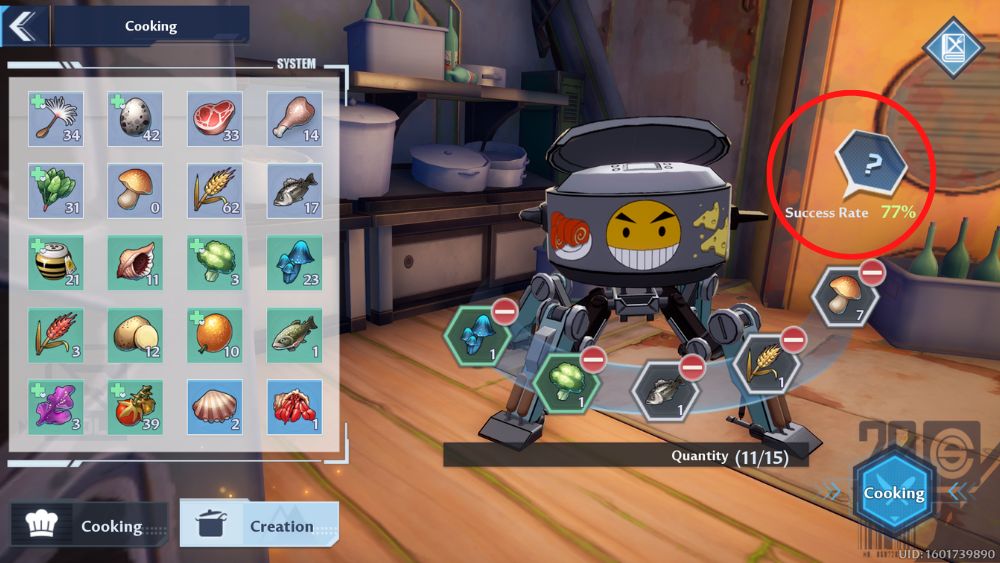This screenshot has height=563, width=1000.
Task: Select the potato ingredient slot
Action: [x=135, y=335]
